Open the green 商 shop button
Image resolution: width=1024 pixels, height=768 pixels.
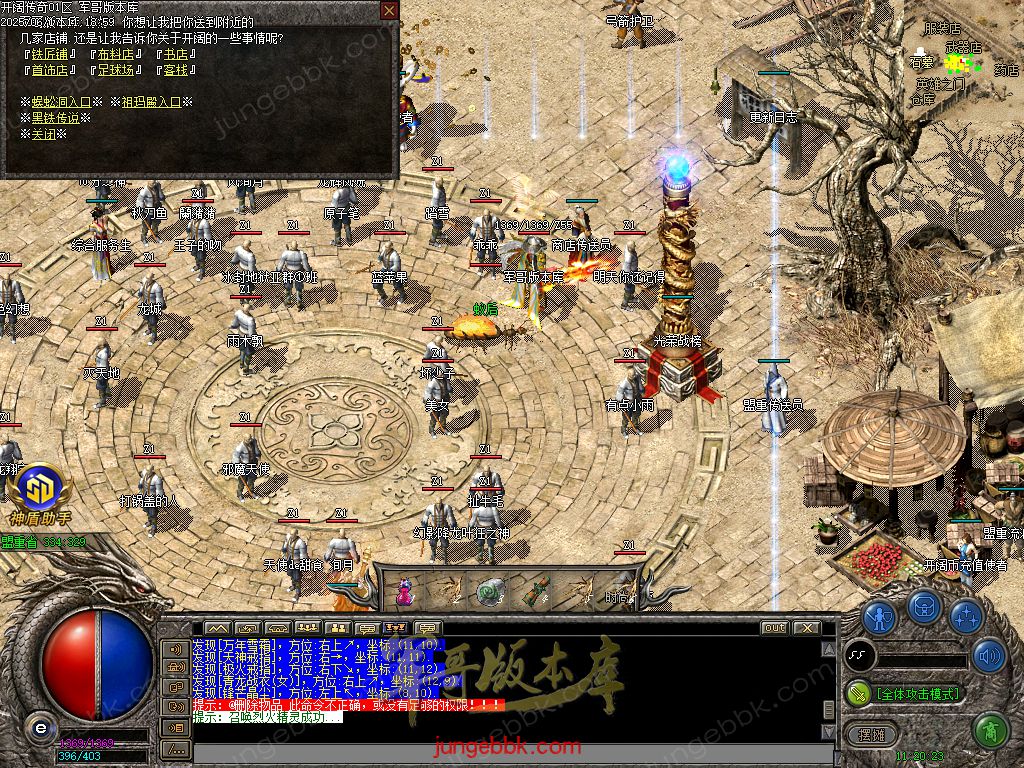(989, 731)
